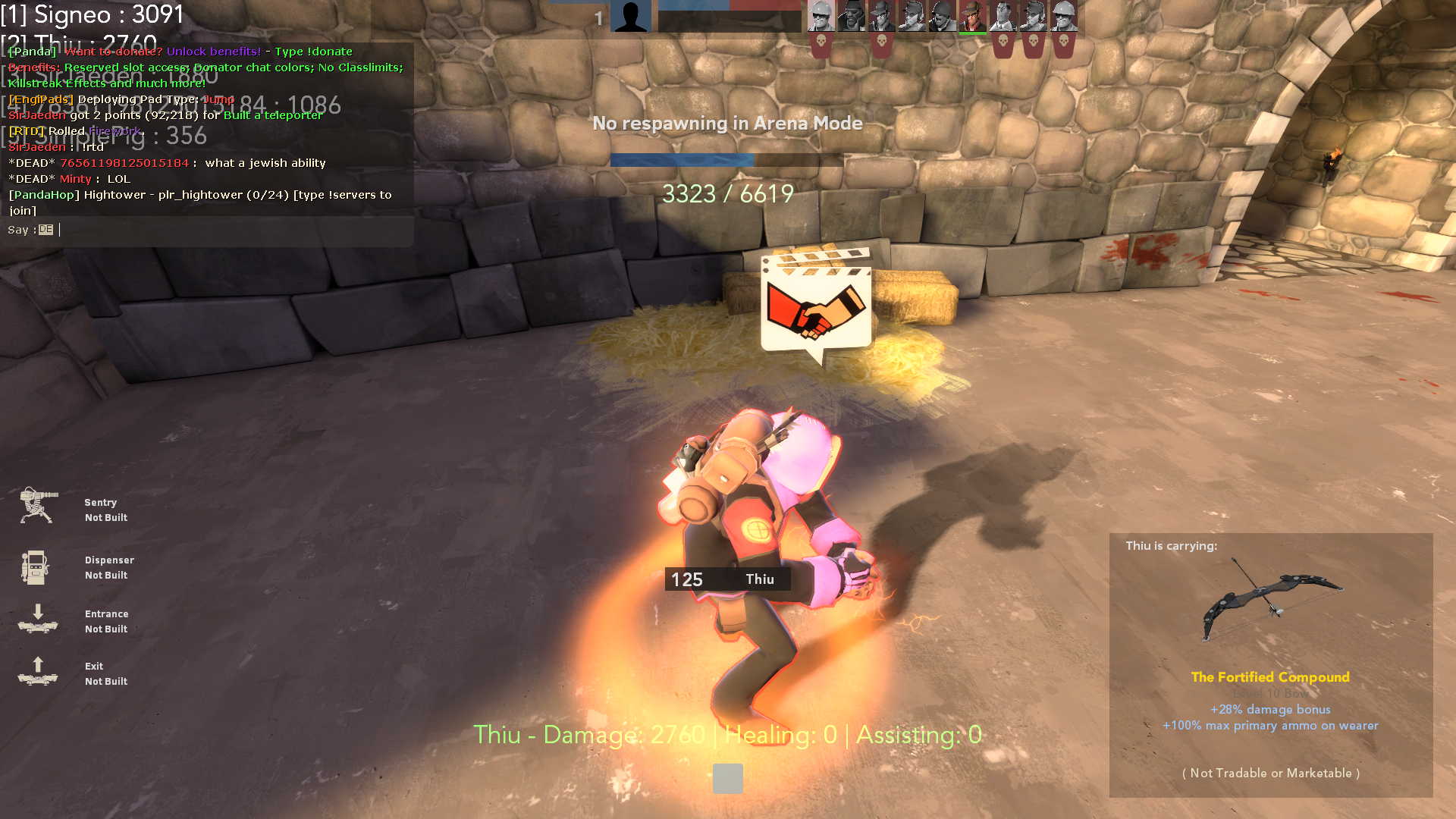Screen dimensions: 1456x819
Task: Click the teleporter Entrance status icon
Action: (38, 619)
